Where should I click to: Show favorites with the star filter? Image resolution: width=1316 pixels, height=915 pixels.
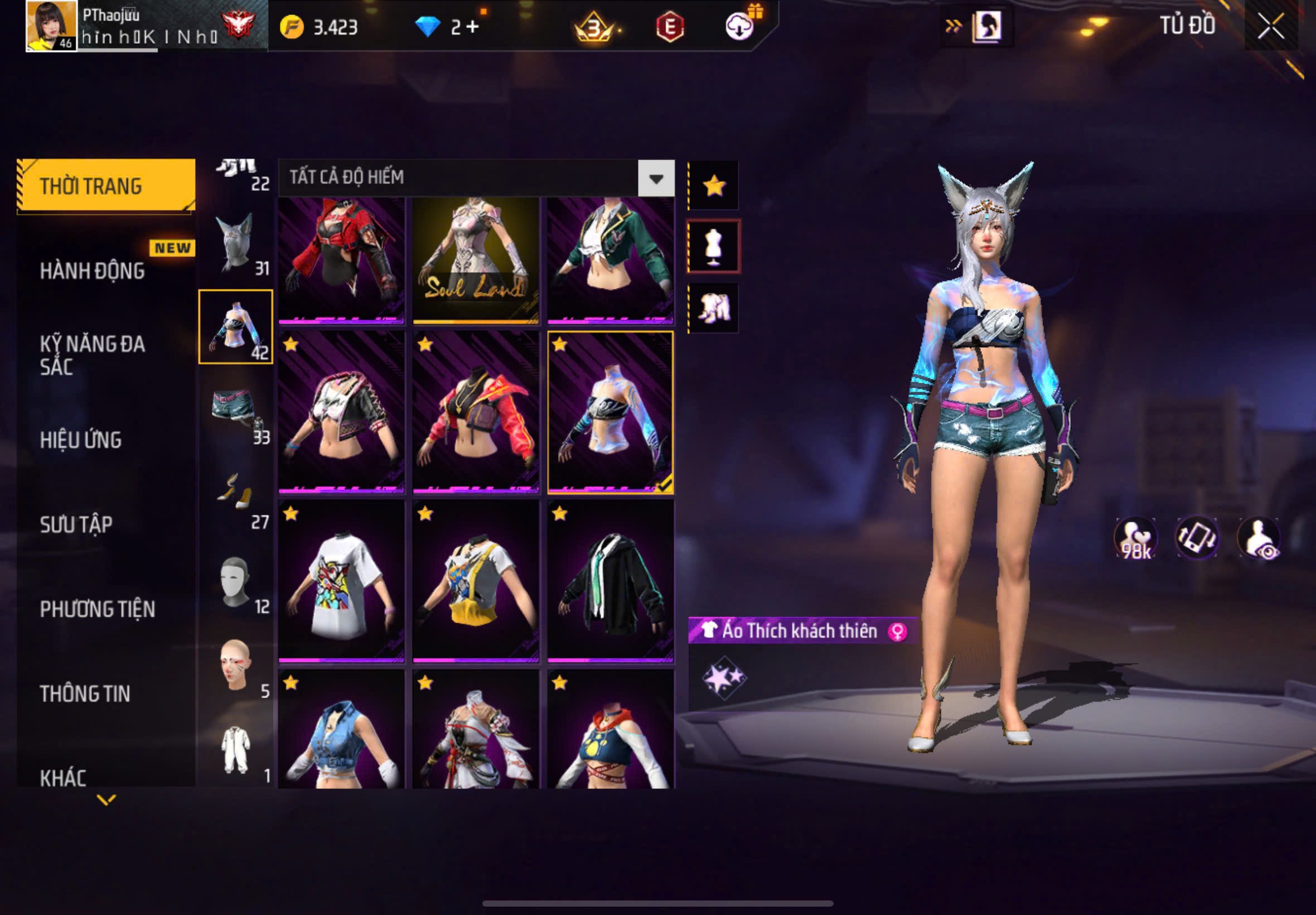pos(714,186)
